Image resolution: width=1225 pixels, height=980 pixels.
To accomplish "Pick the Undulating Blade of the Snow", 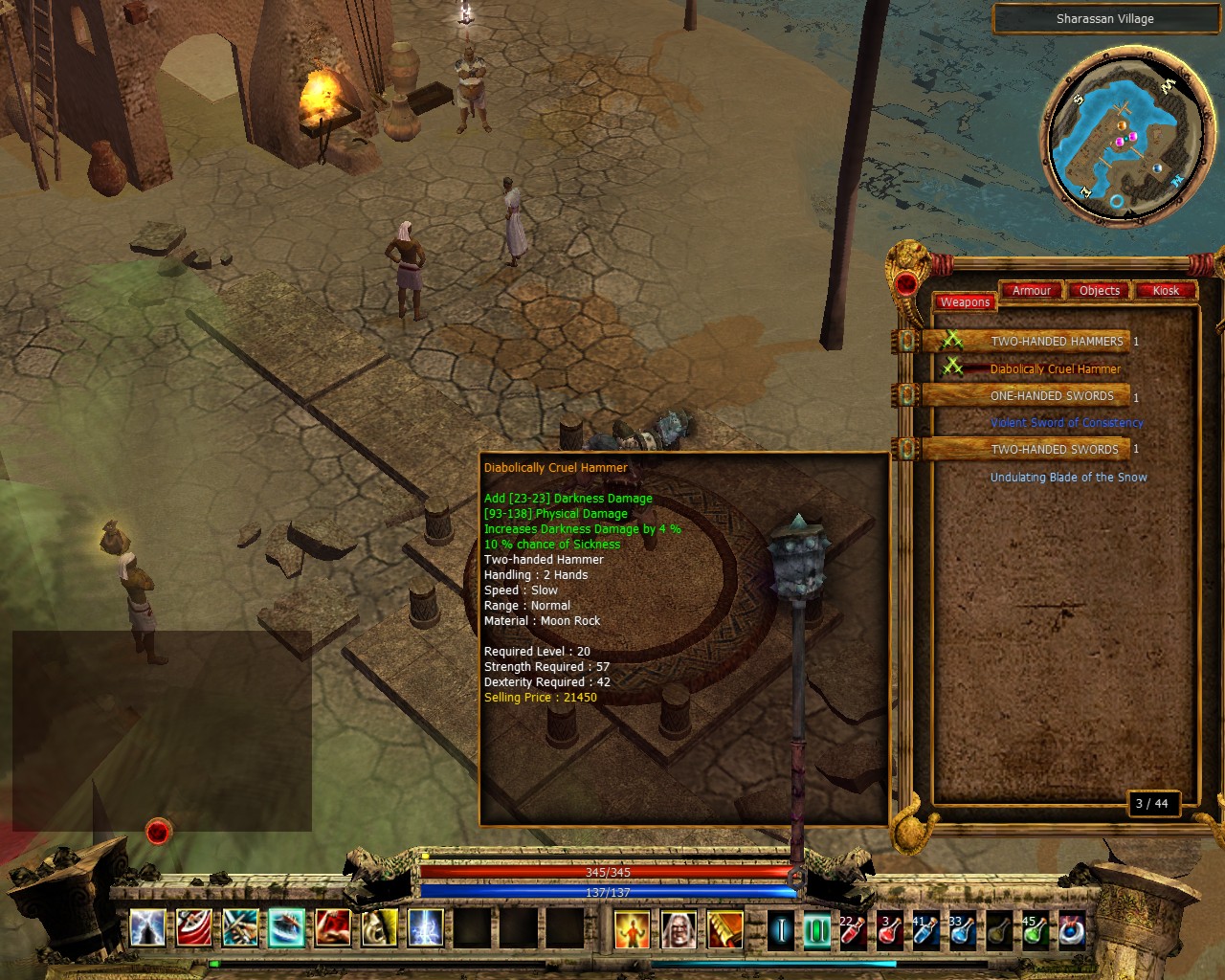I will click(1068, 478).
